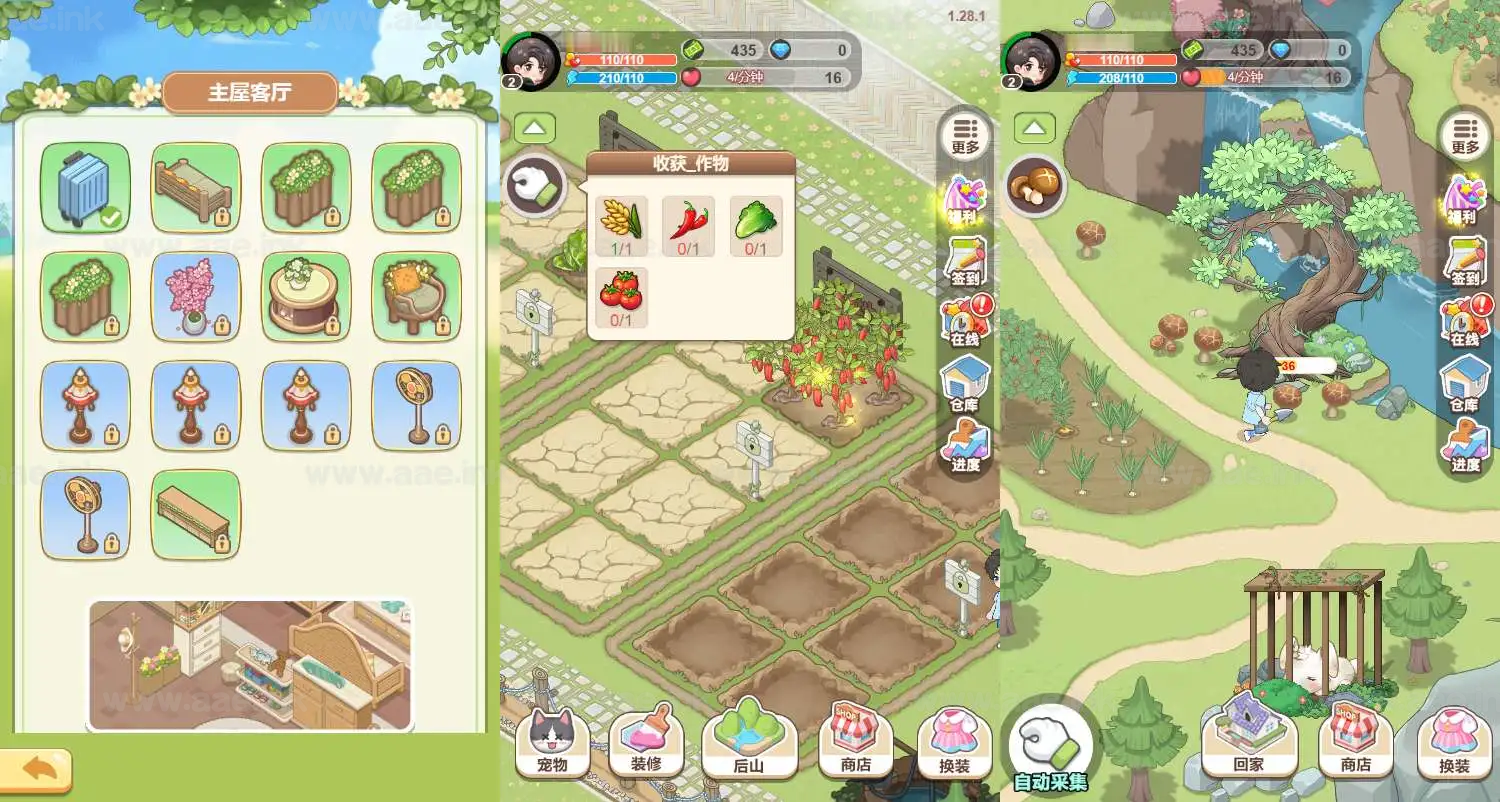The width and height of the screenshot is (1500, 802).
Task: Select the locked long wooden cabinet item
Action: point(195,514)
